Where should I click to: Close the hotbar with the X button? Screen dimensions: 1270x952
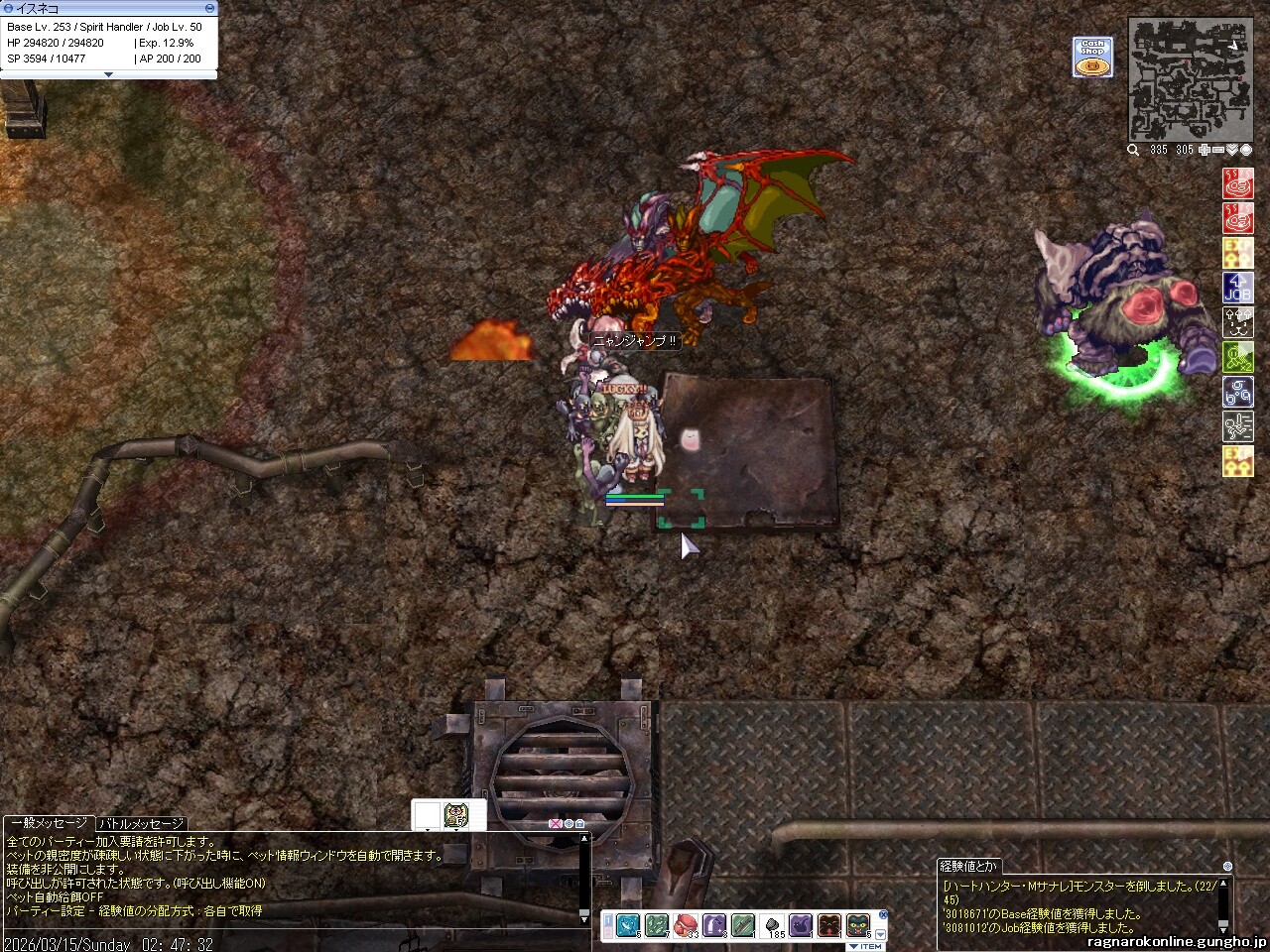tap(883, 914)
